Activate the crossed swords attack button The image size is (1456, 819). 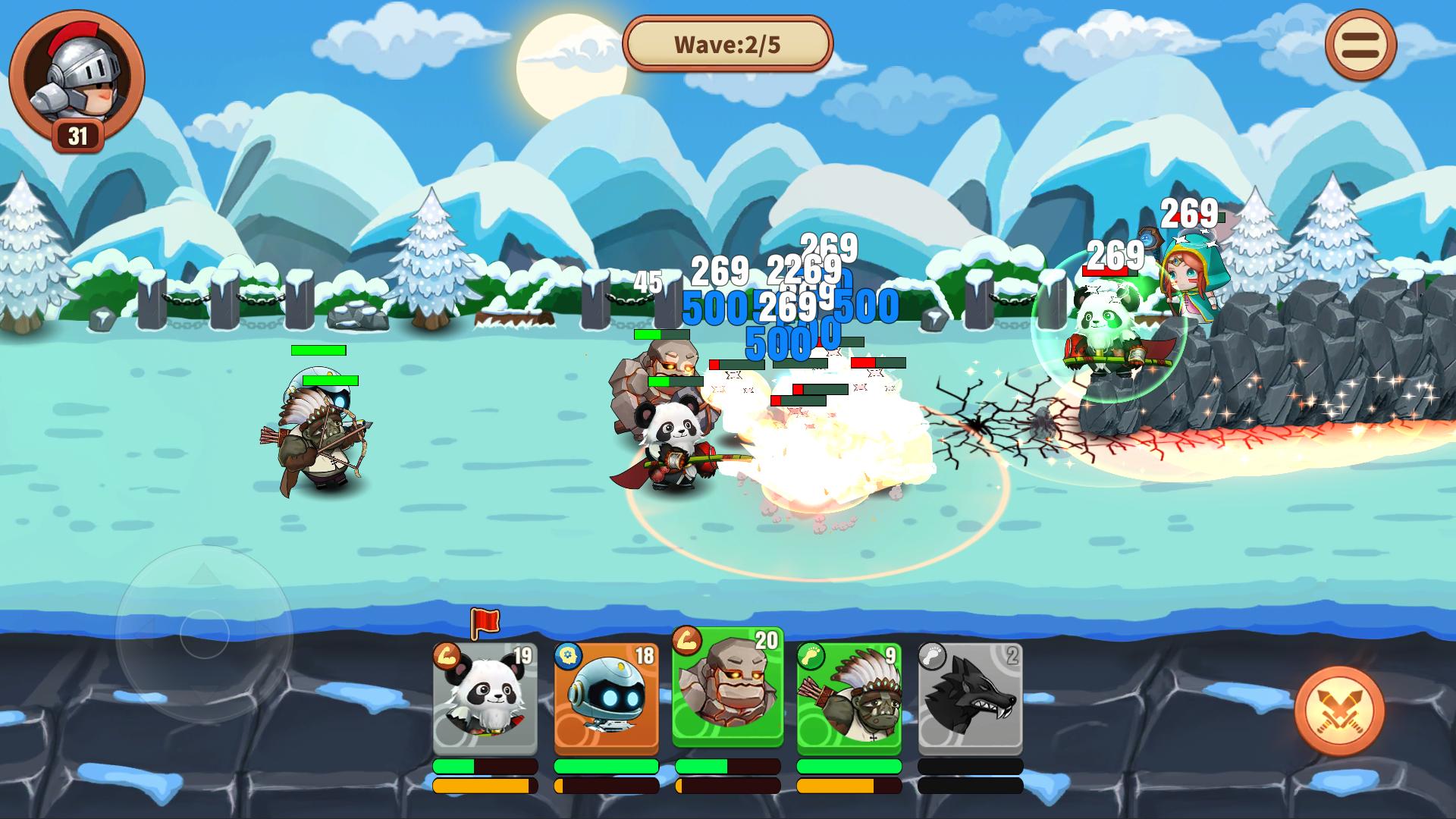pyautogui.click(x=1339, y=711)
